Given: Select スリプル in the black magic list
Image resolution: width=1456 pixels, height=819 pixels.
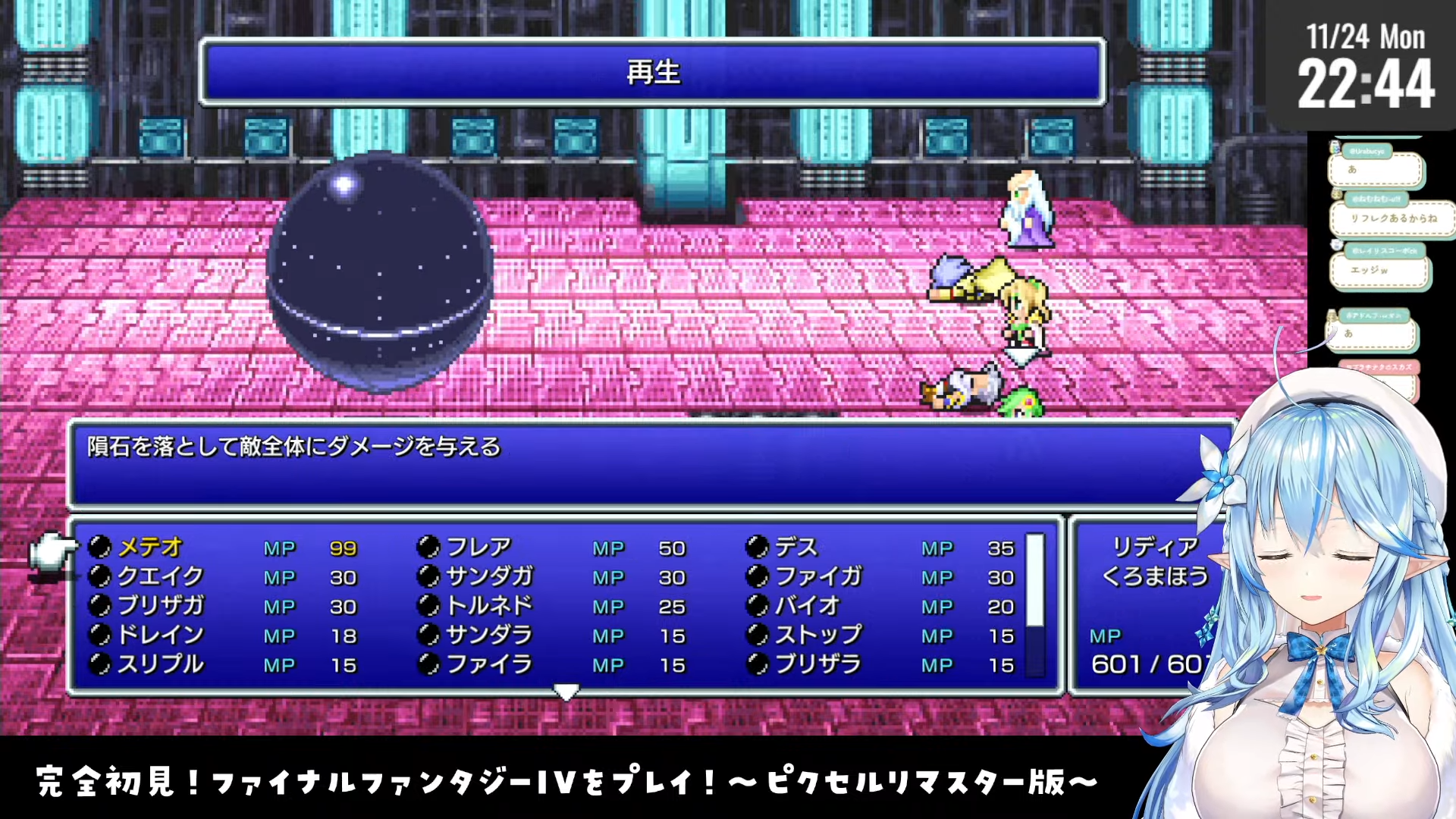Looking at the screenshot, I should pyautogui.click(x=161, y=664).
